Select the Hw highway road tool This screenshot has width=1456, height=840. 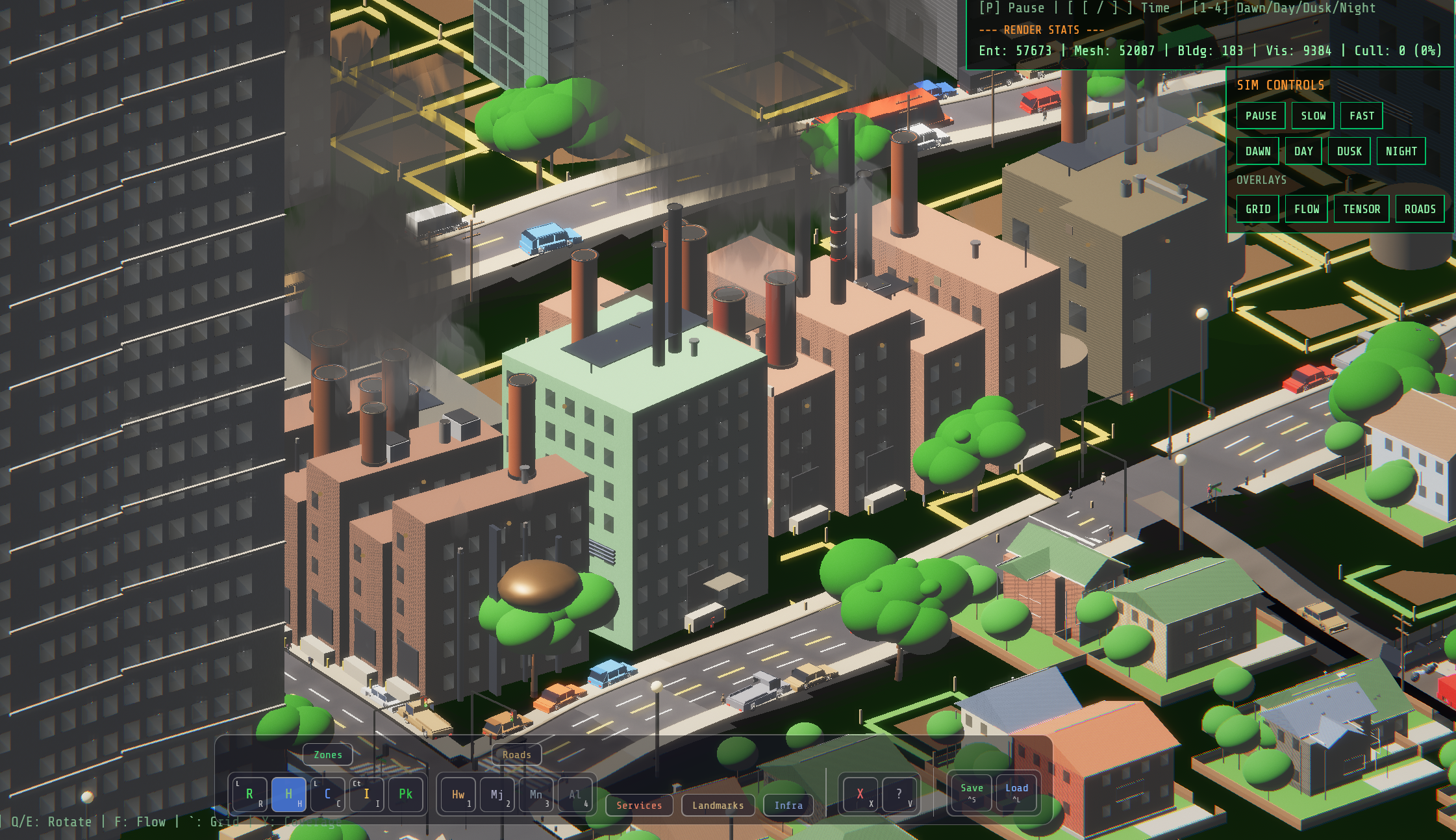point(458,793)
